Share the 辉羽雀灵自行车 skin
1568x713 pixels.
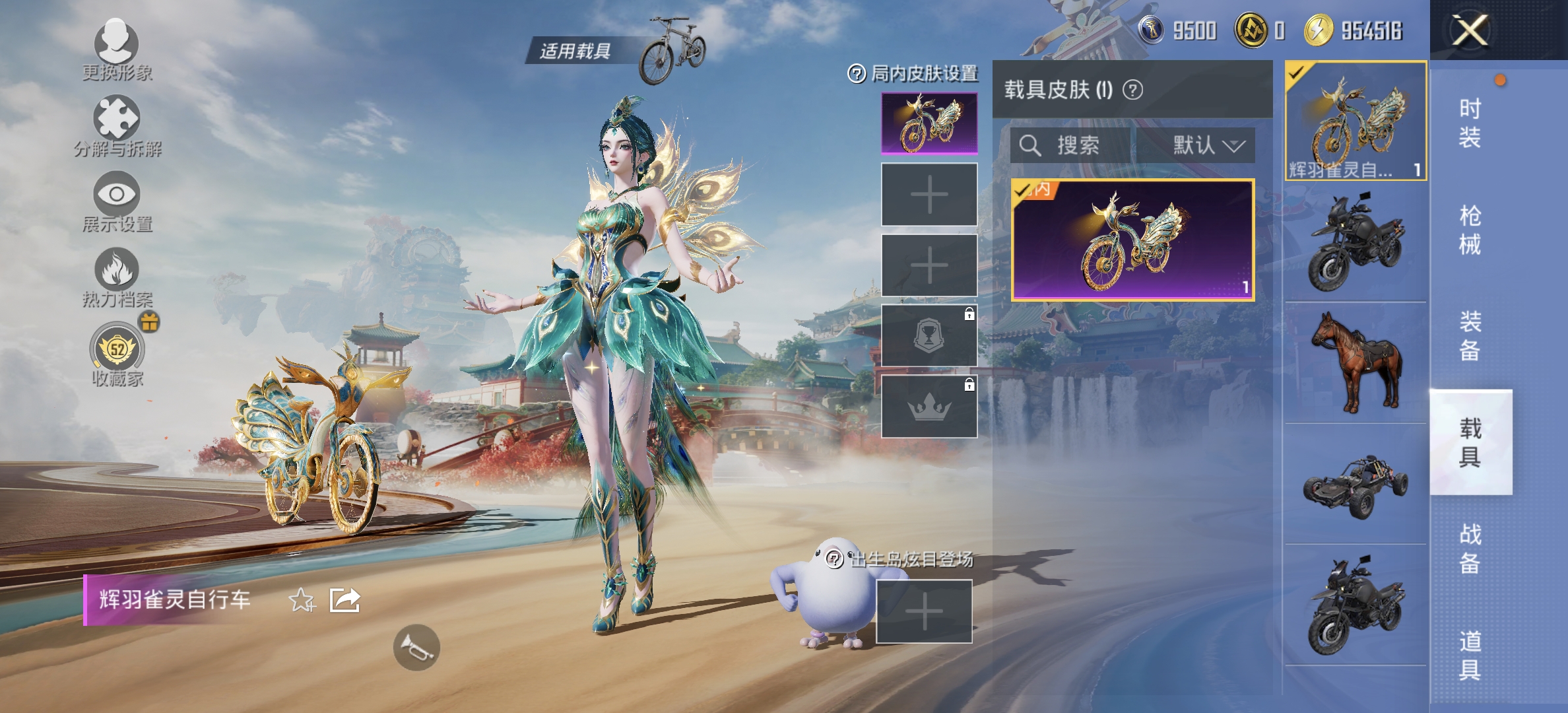(345, 600)
